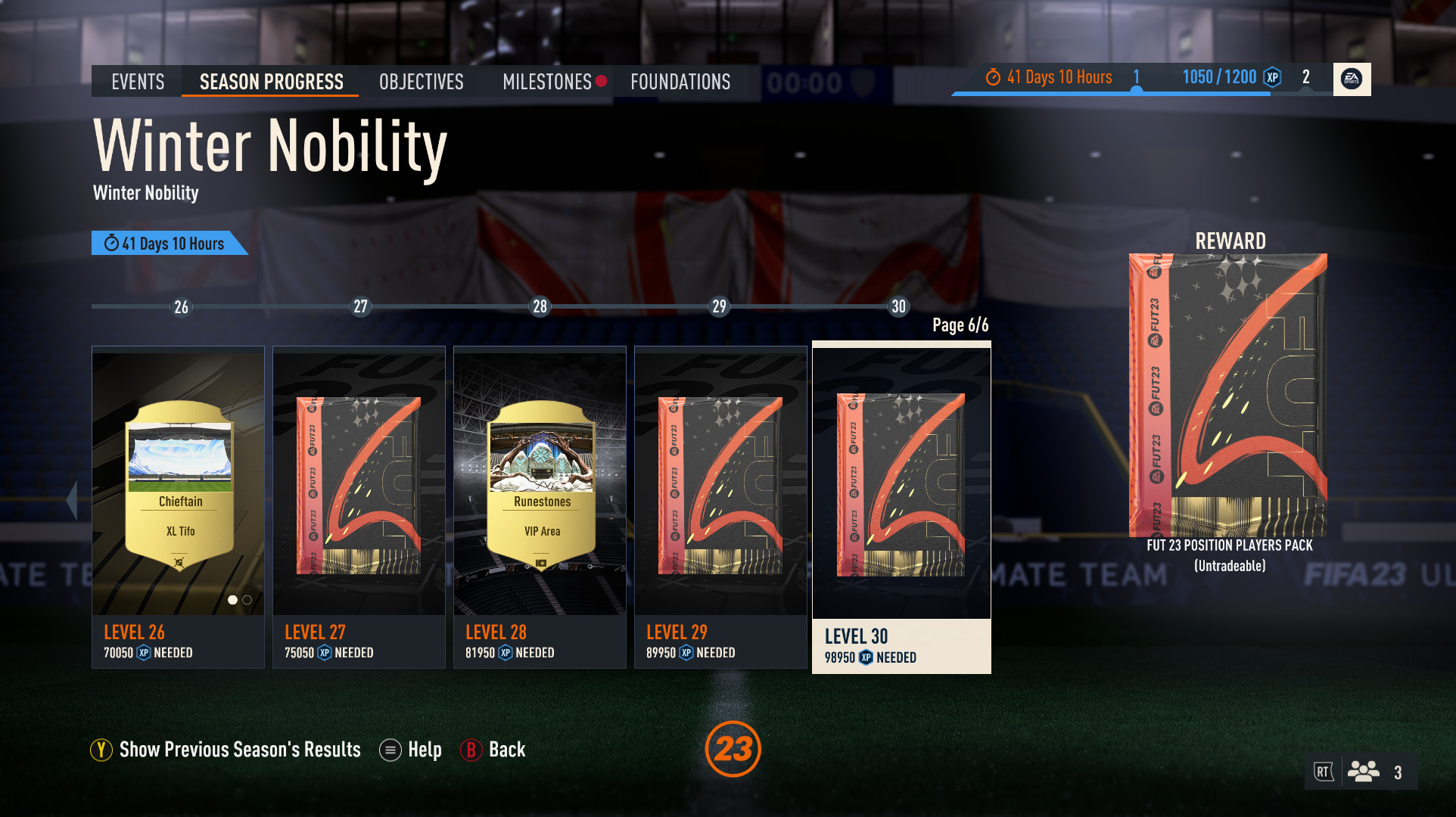This screenshot has height=817, width=1456.
Task: Click the red notification dot on MILESTONES
Action: pyautogui.click(x=602, y=81)
